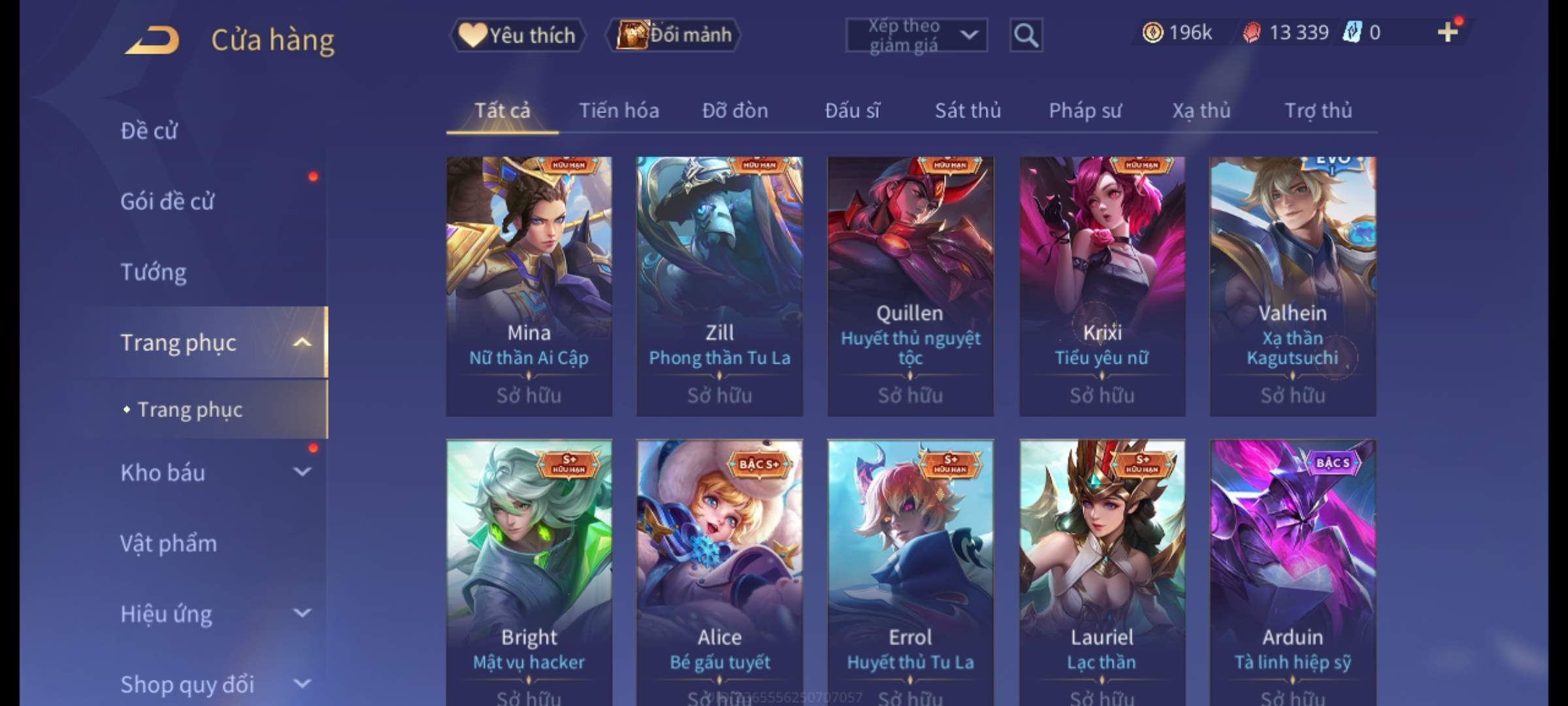Open the Gói đề cử section

[x=167, y=201]
